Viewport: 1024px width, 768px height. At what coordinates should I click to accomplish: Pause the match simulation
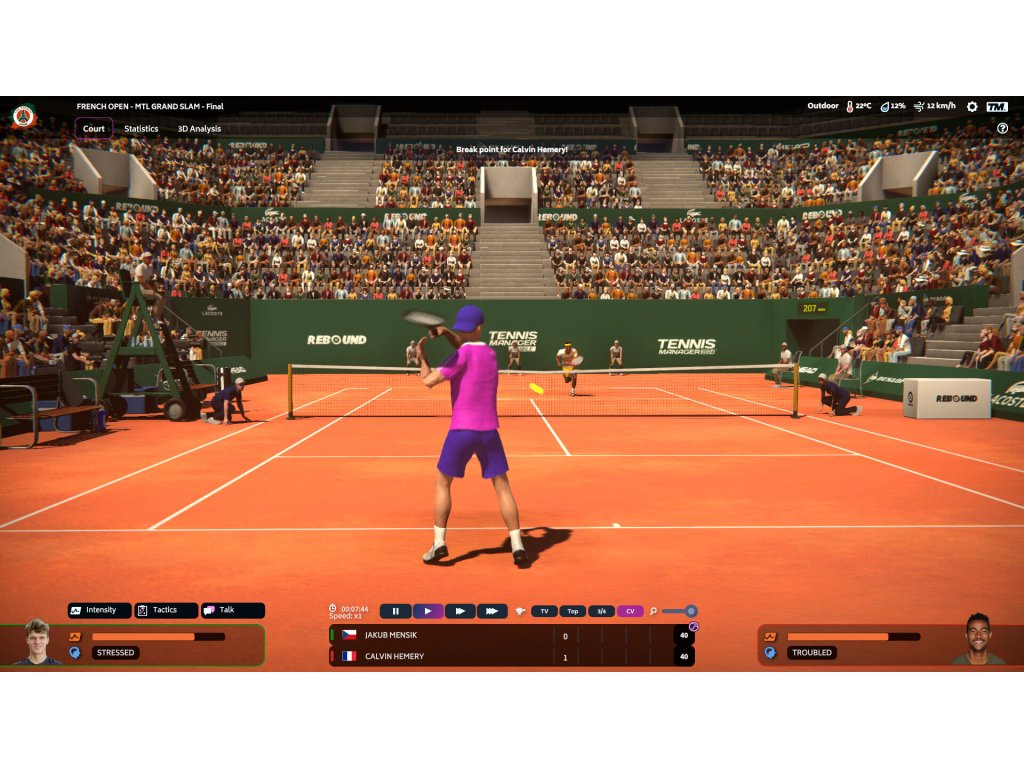395,611
